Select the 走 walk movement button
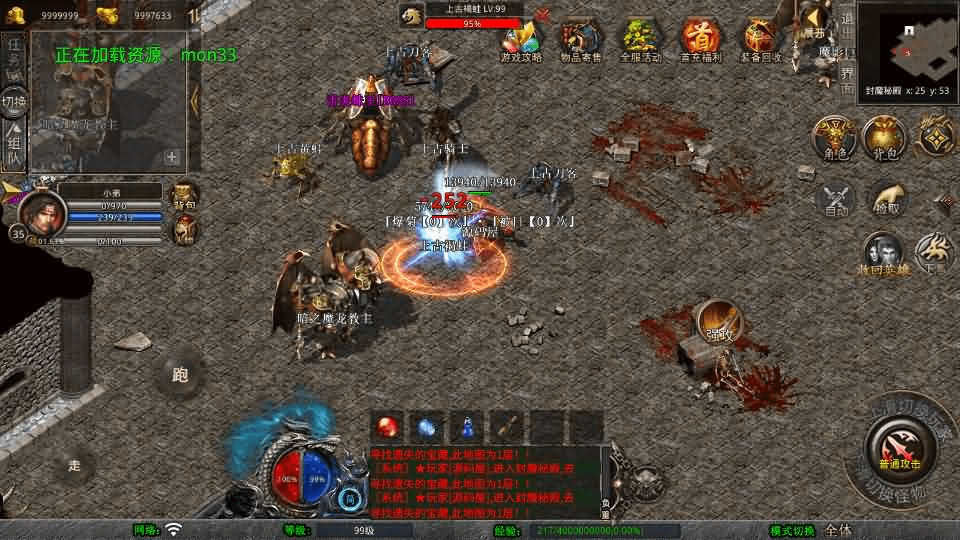This screenshot has width=960, height=540. tap(75, 464)
